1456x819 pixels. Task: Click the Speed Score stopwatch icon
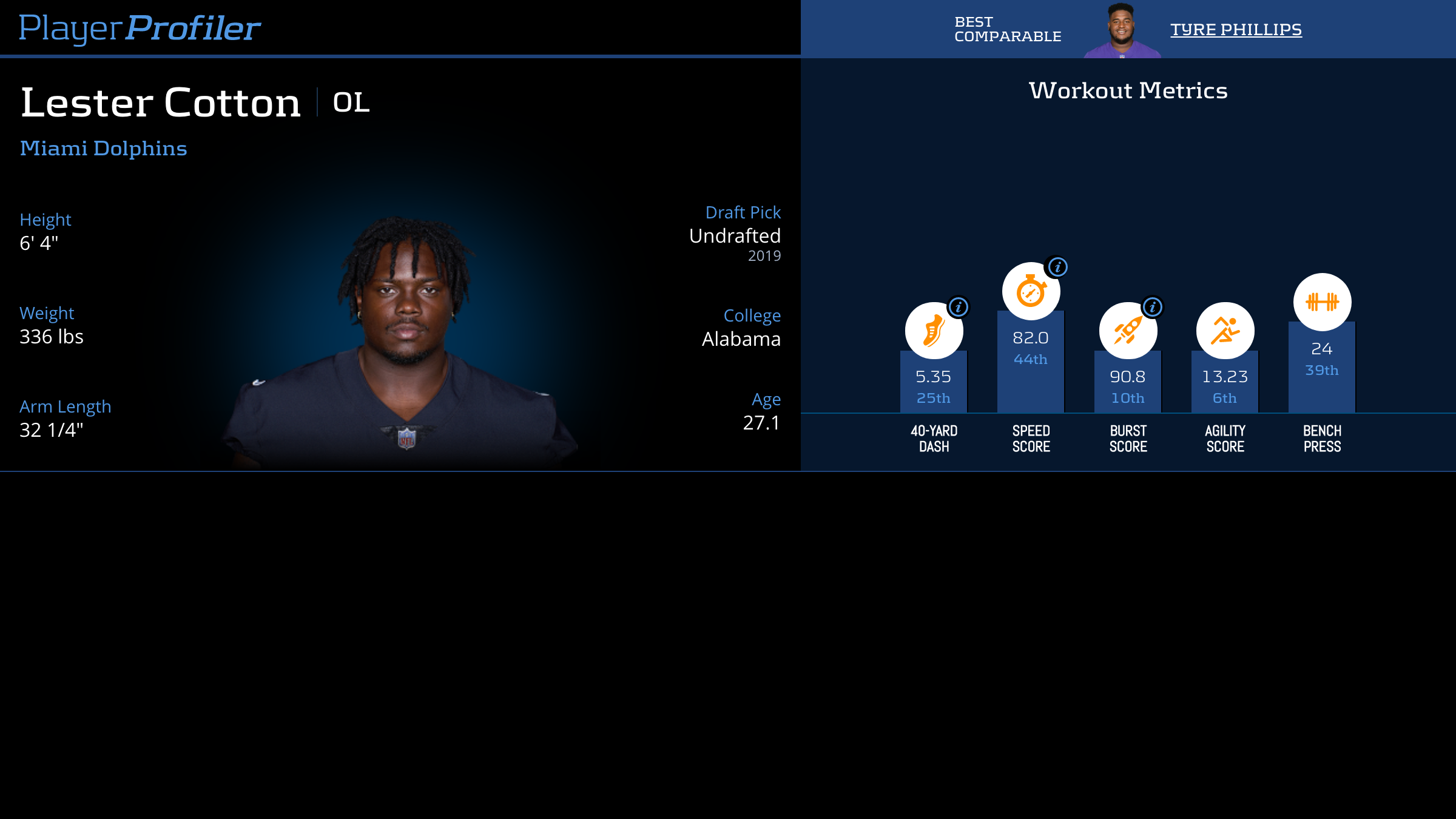click(x=1030, y=292)
